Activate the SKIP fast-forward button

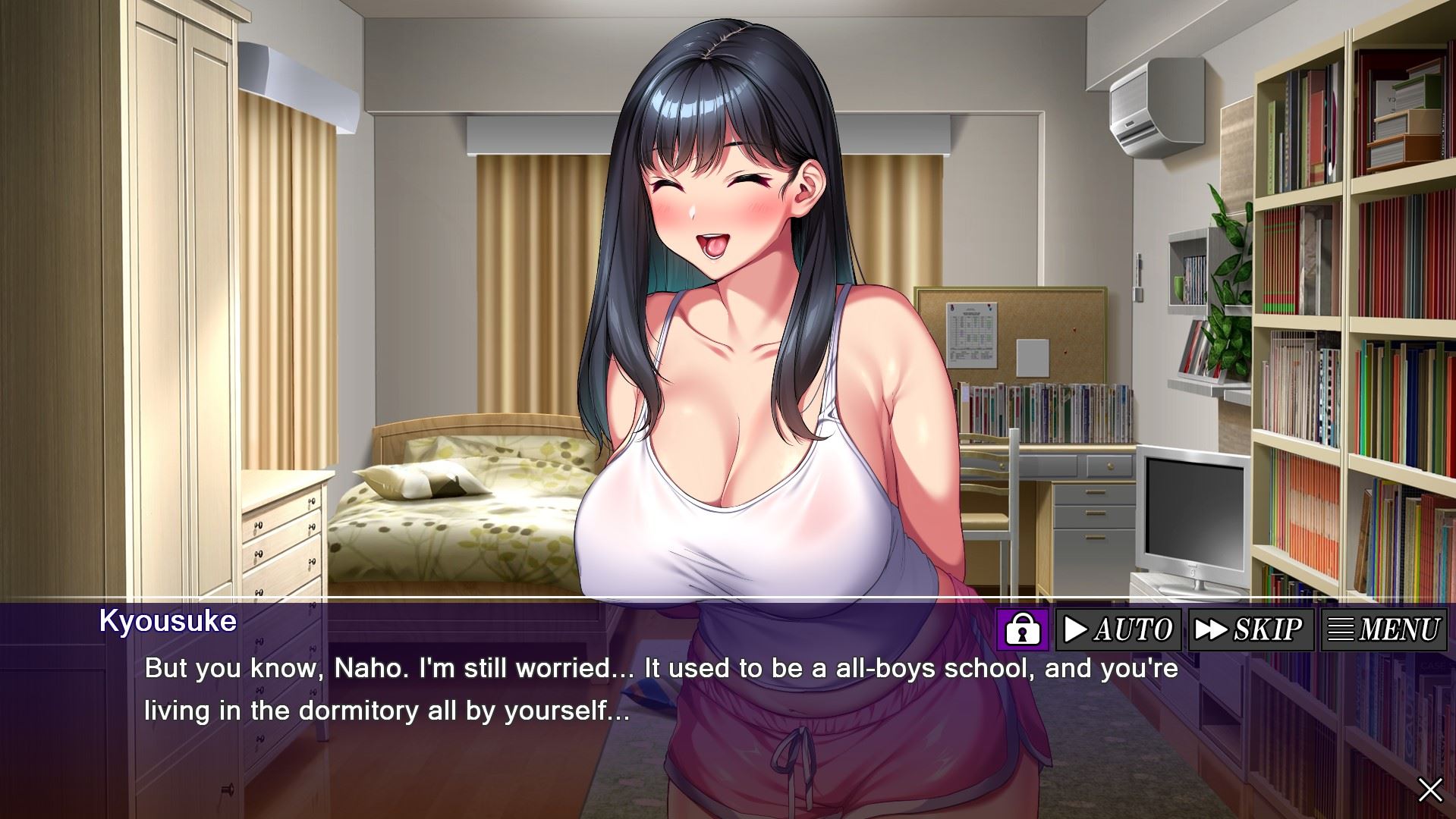pyautogui.click(x=1250, y=629)
